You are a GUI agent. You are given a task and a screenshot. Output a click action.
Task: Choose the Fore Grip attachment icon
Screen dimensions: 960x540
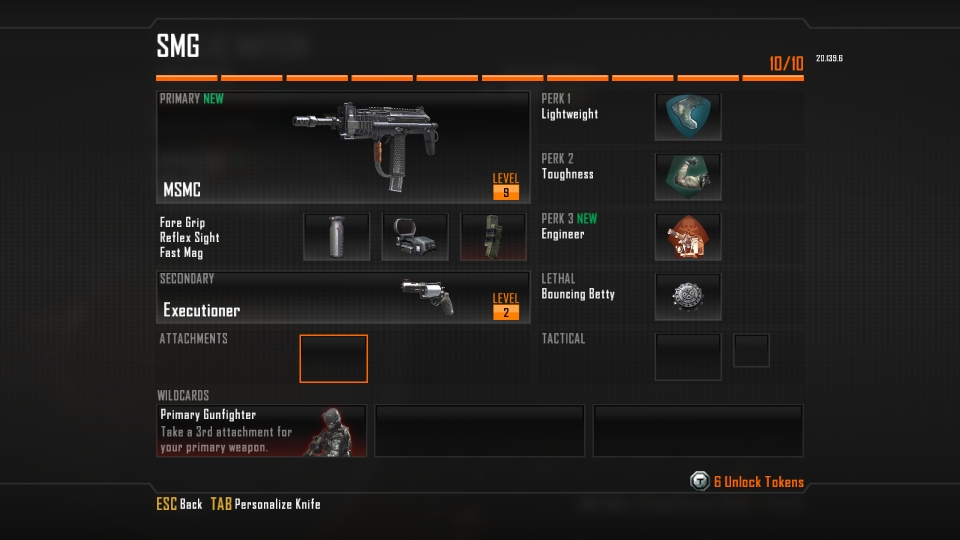pyautogui.click(x=336, y=237)
